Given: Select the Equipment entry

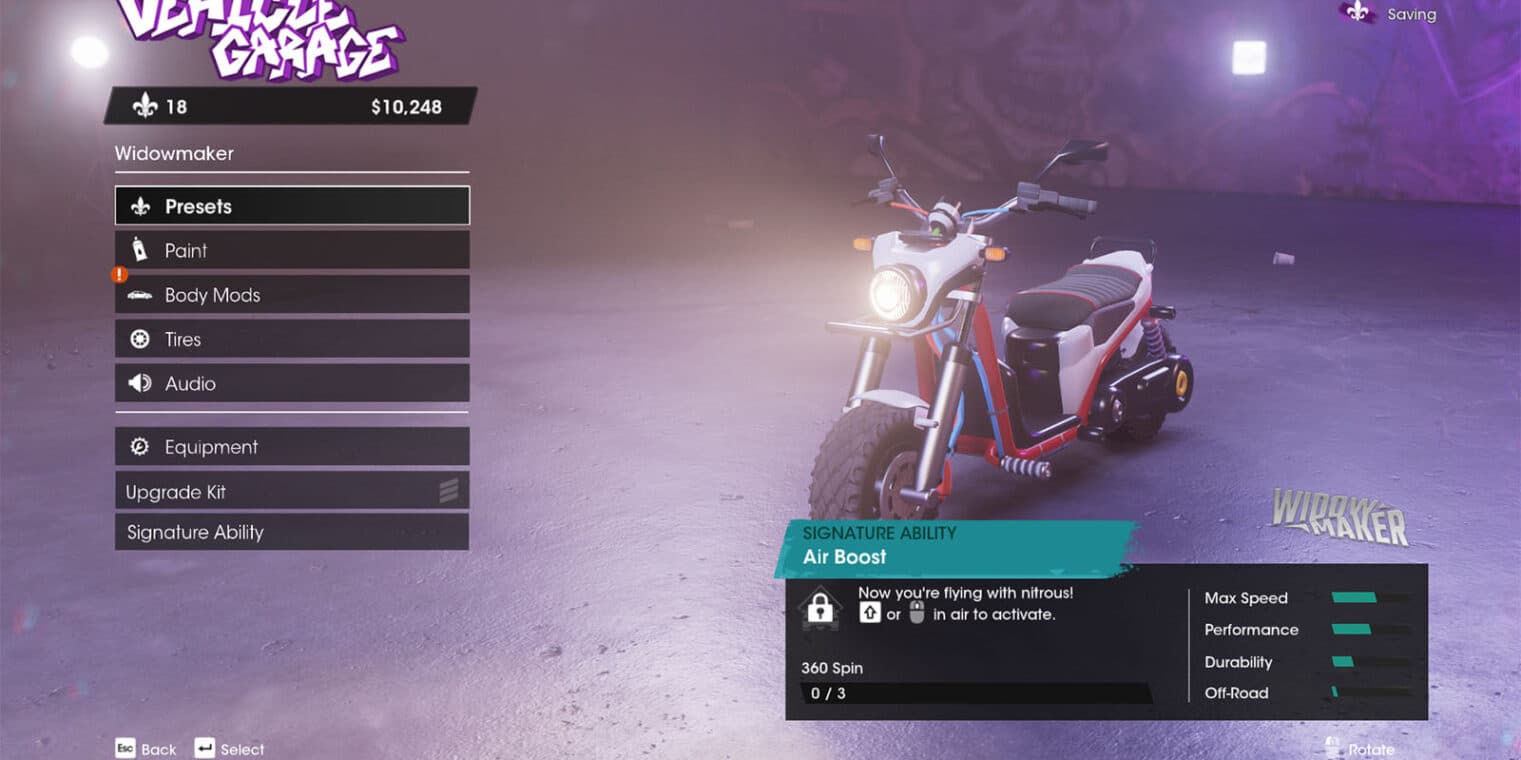Looking at the screenshot, I should pos(291,447).
